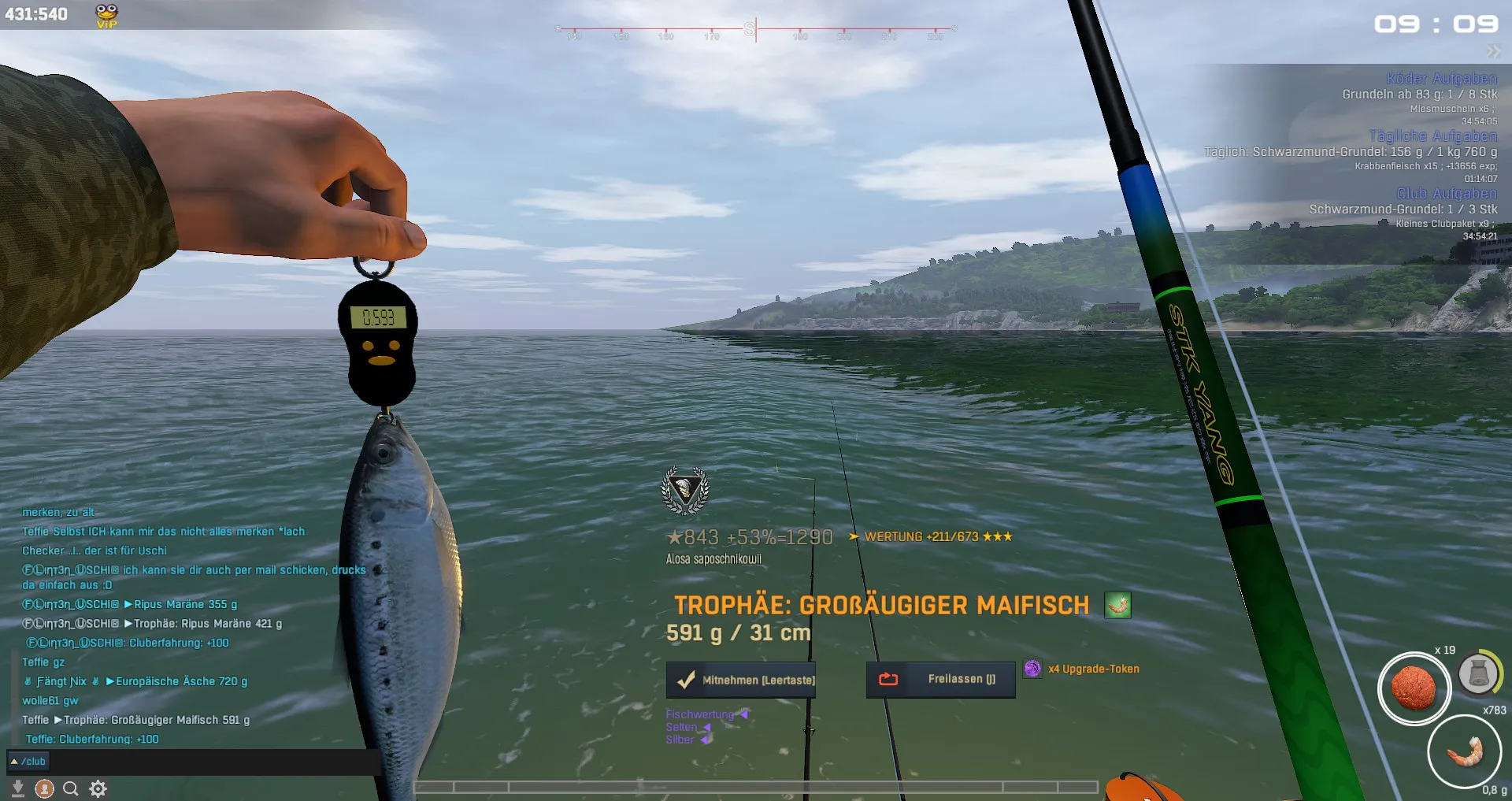
Task: Click the green shrimp bait icon beside the trophy title
Action: click(1117, 605)
